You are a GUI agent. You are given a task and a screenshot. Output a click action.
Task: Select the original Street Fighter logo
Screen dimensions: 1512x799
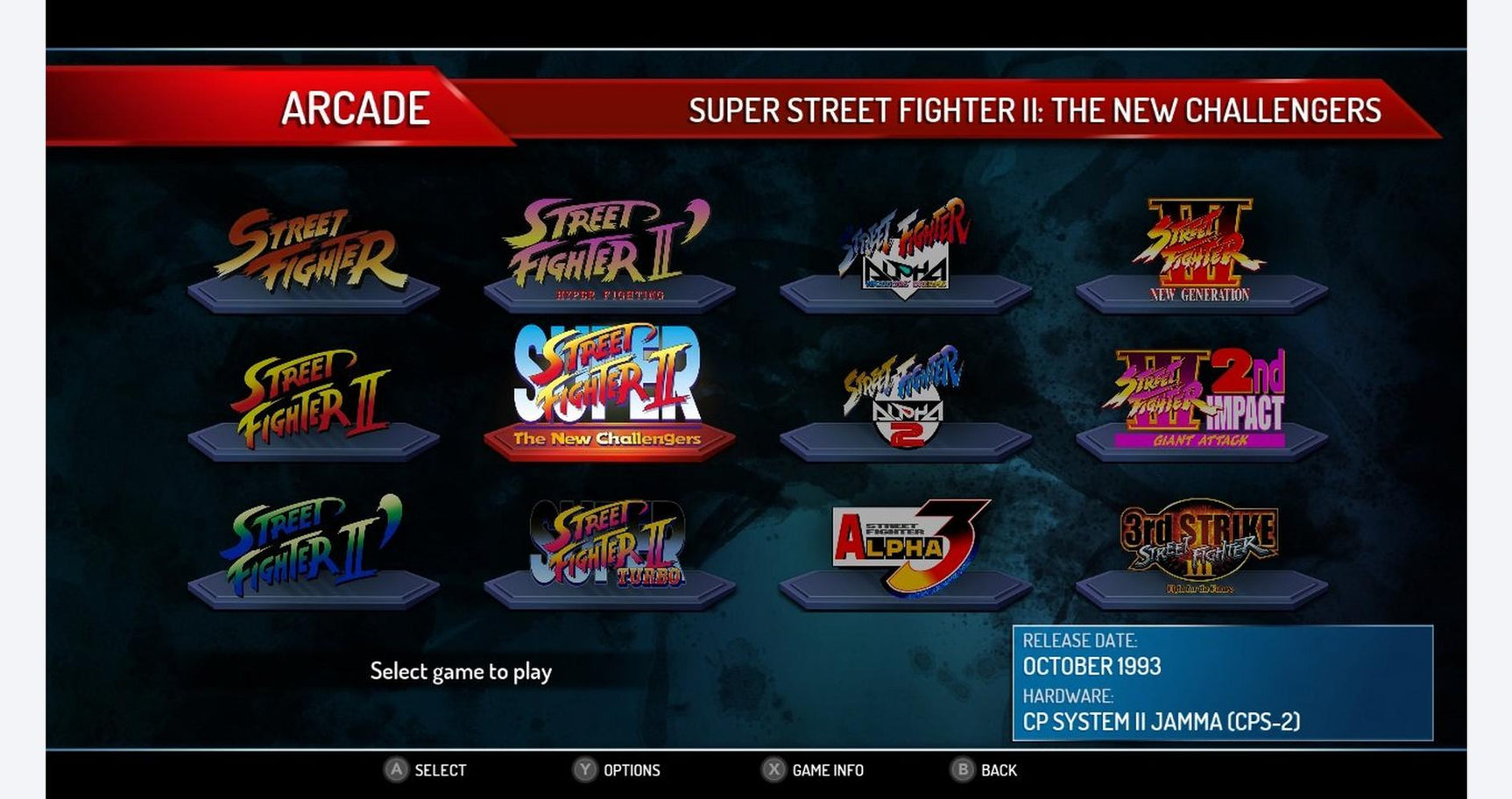coord(311,245)
